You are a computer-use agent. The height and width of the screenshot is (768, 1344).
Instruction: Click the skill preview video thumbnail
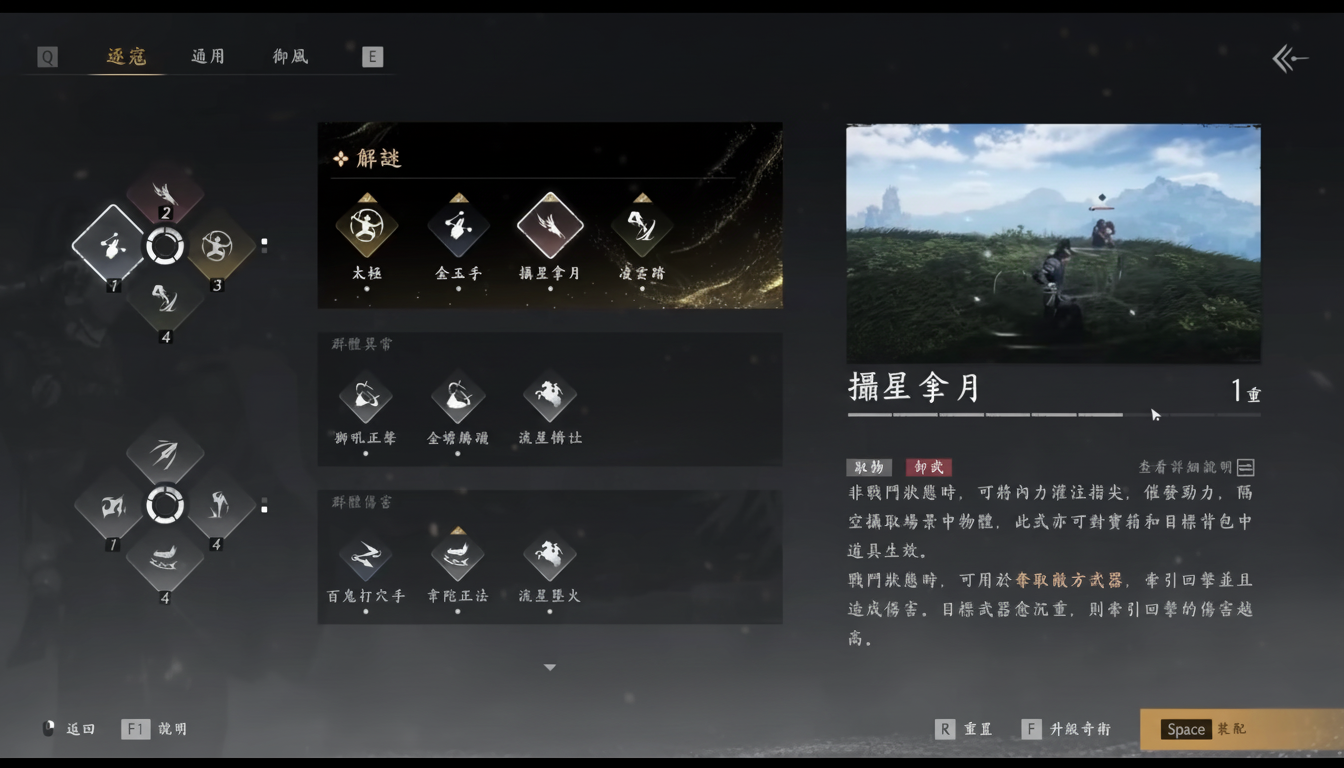click(1053, 243)
